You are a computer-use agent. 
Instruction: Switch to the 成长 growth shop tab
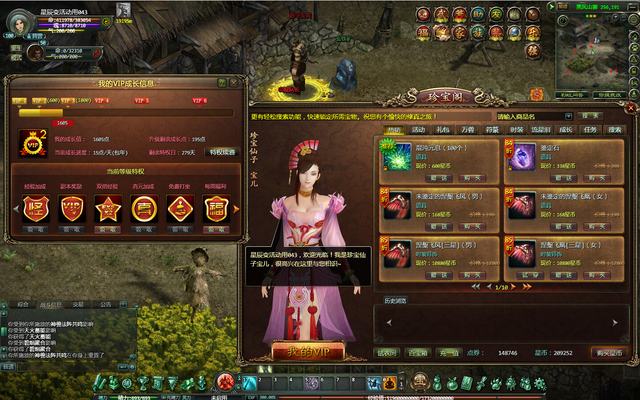(566, 130)
